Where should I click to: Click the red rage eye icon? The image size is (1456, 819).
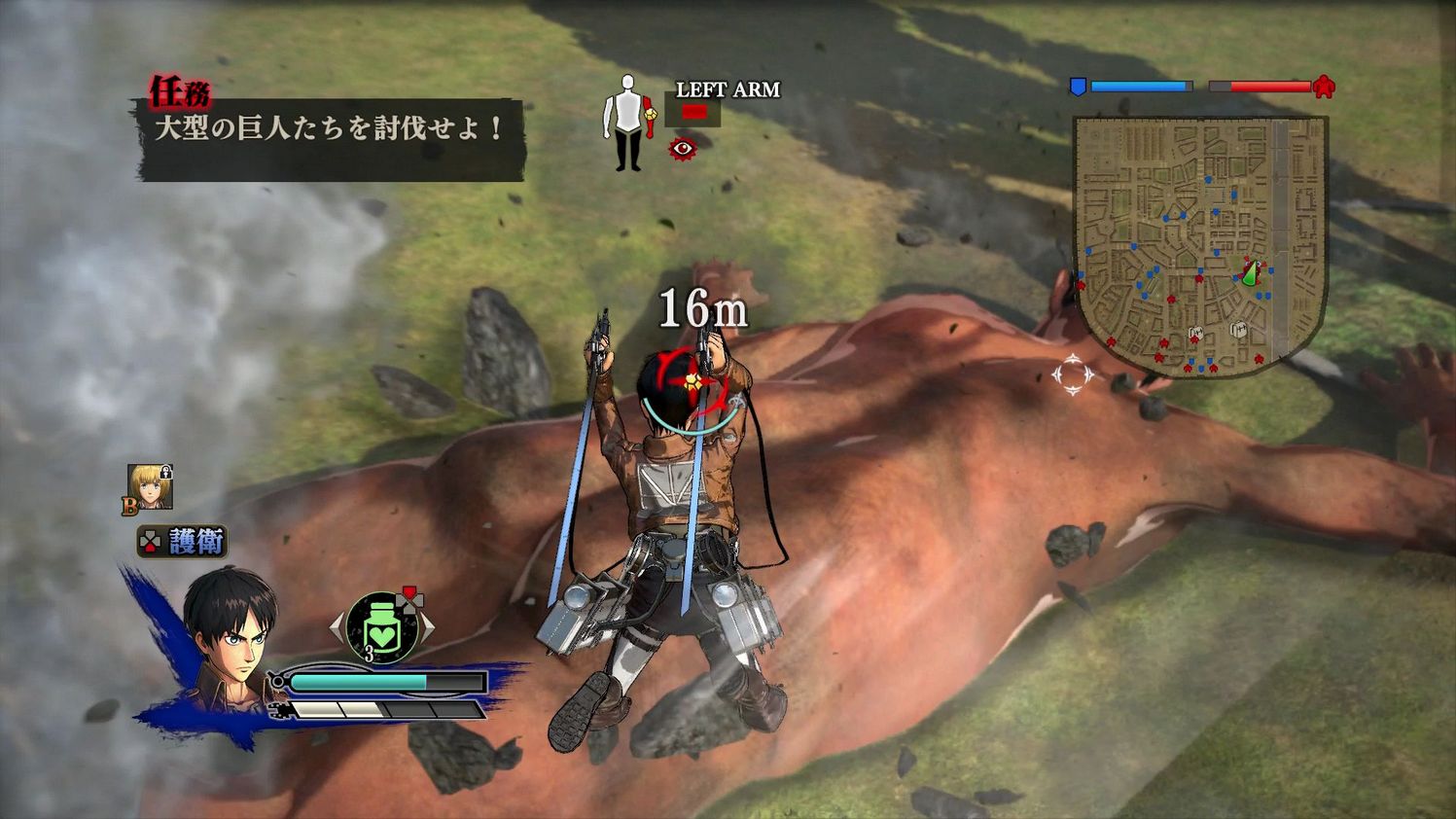point(683,148)
